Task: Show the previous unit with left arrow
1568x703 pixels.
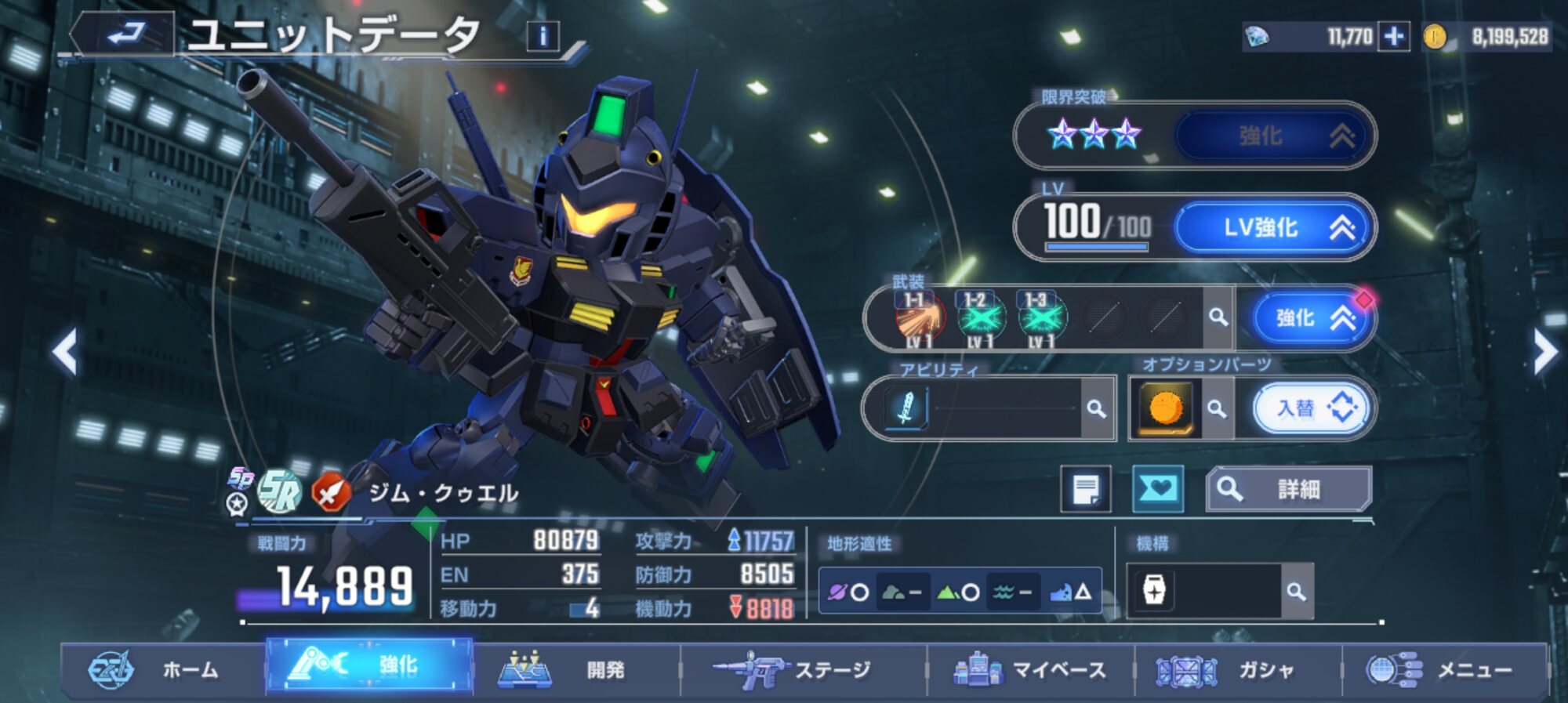Action: tap(66, 352)
